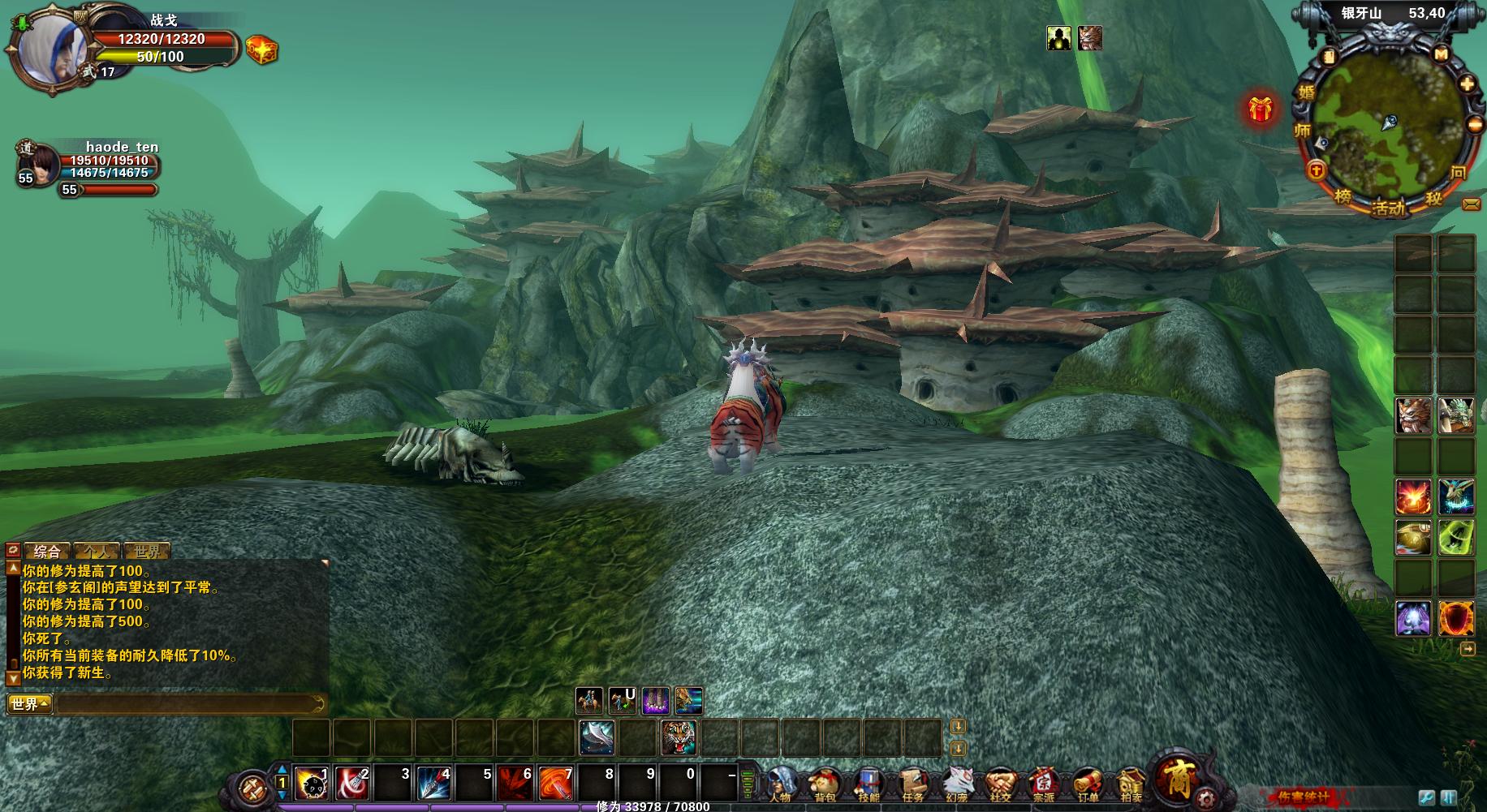Viewport: 1487px width, 812px height.
Task: Open the 任务 quest log
Action: [912, 784]
